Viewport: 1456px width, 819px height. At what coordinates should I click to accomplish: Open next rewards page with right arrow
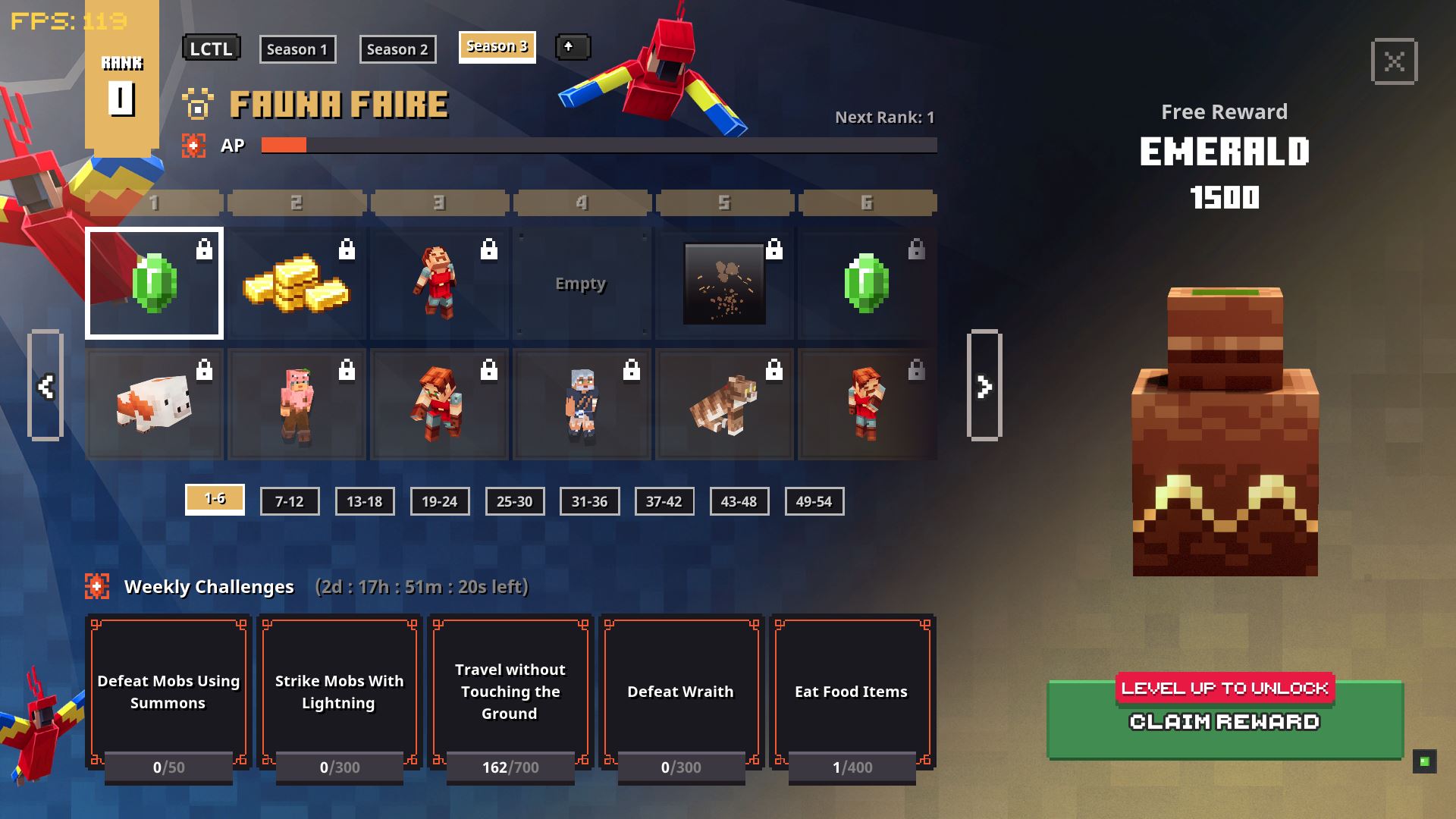coord(984,384)
